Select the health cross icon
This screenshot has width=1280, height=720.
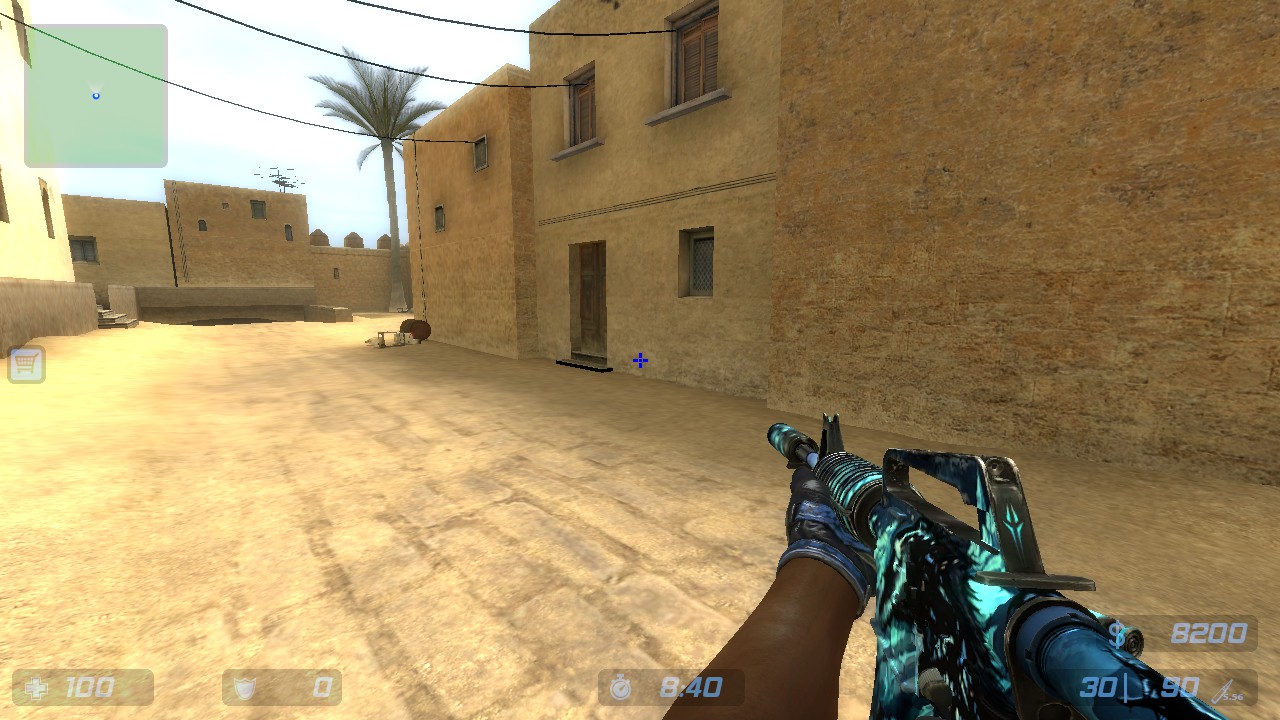(36, 687)
